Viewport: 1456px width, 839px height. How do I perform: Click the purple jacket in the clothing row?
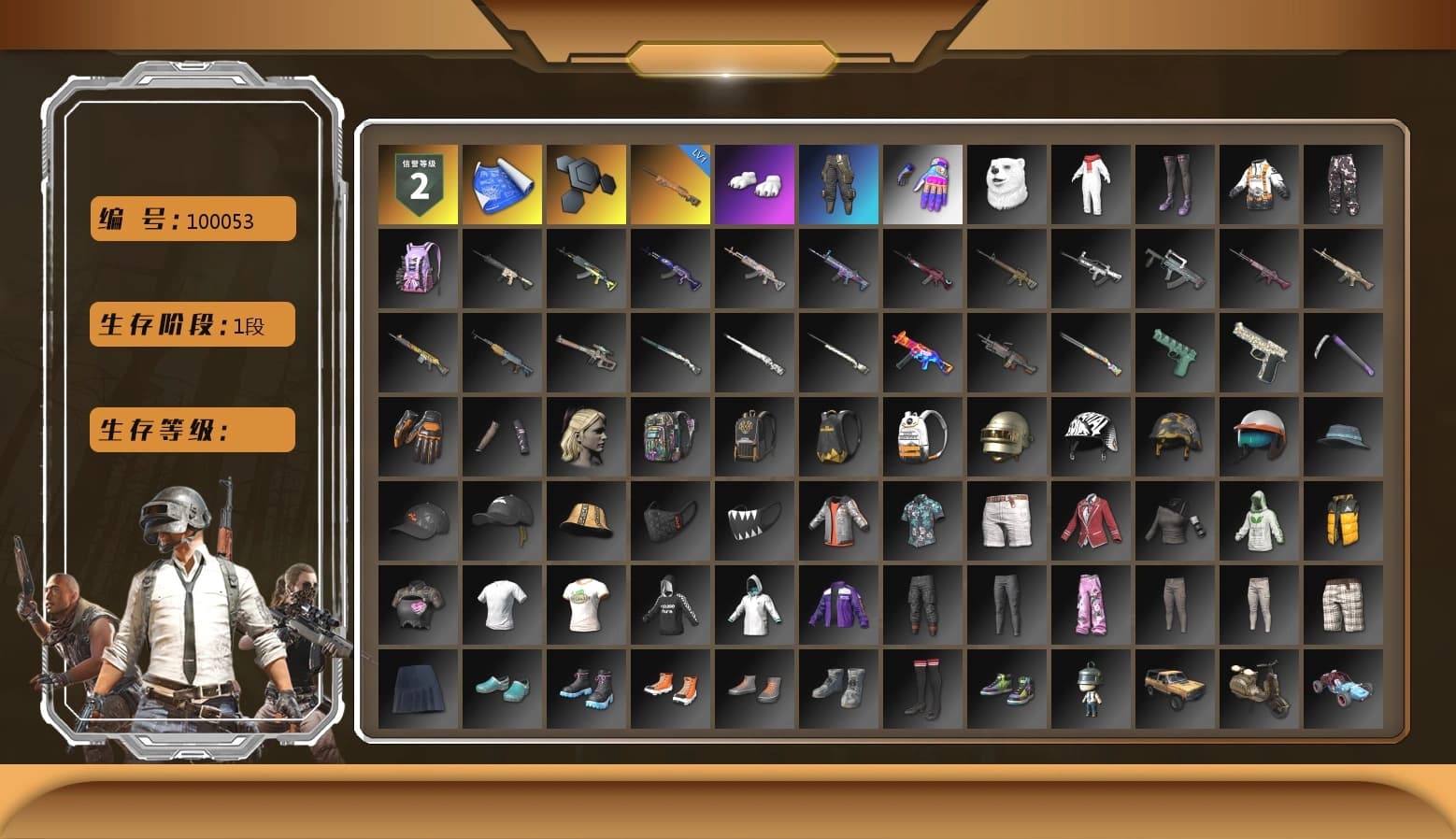(x=838, y=604)
